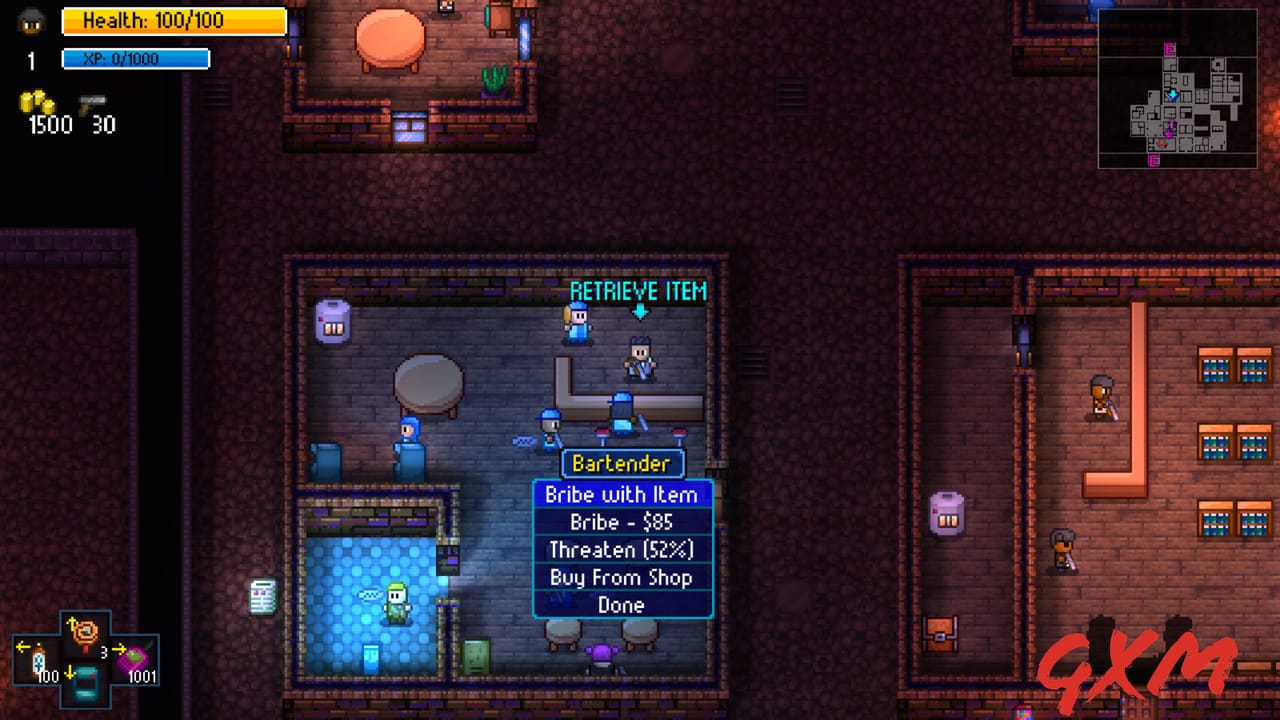This screenshot has width=1280, height=720.
Task: Choose Threaten (52%) from the Bartender menu
Action: pyautogui.click(x=622, y=550)
